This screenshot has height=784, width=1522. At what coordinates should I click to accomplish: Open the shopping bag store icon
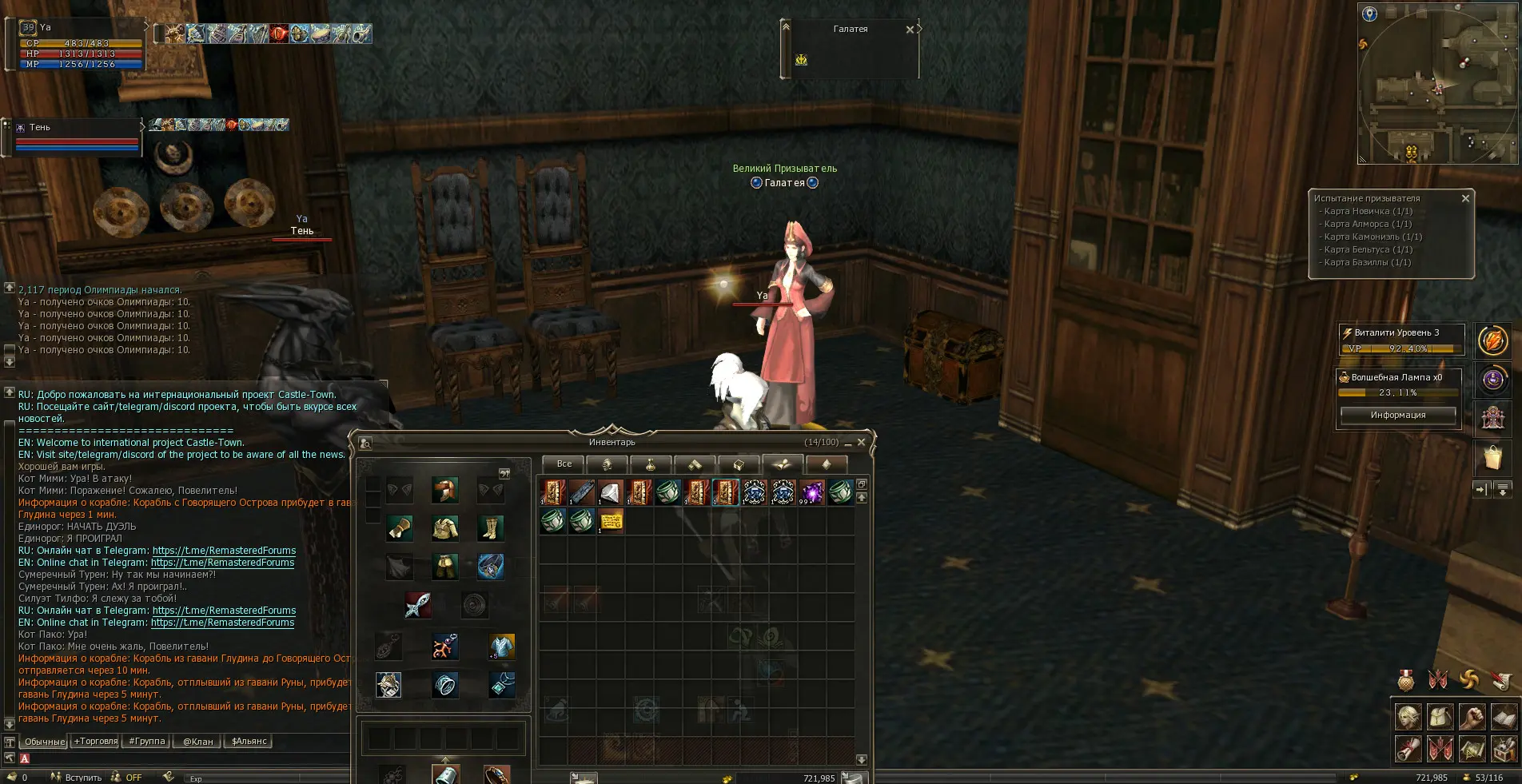coord(1492,458)
